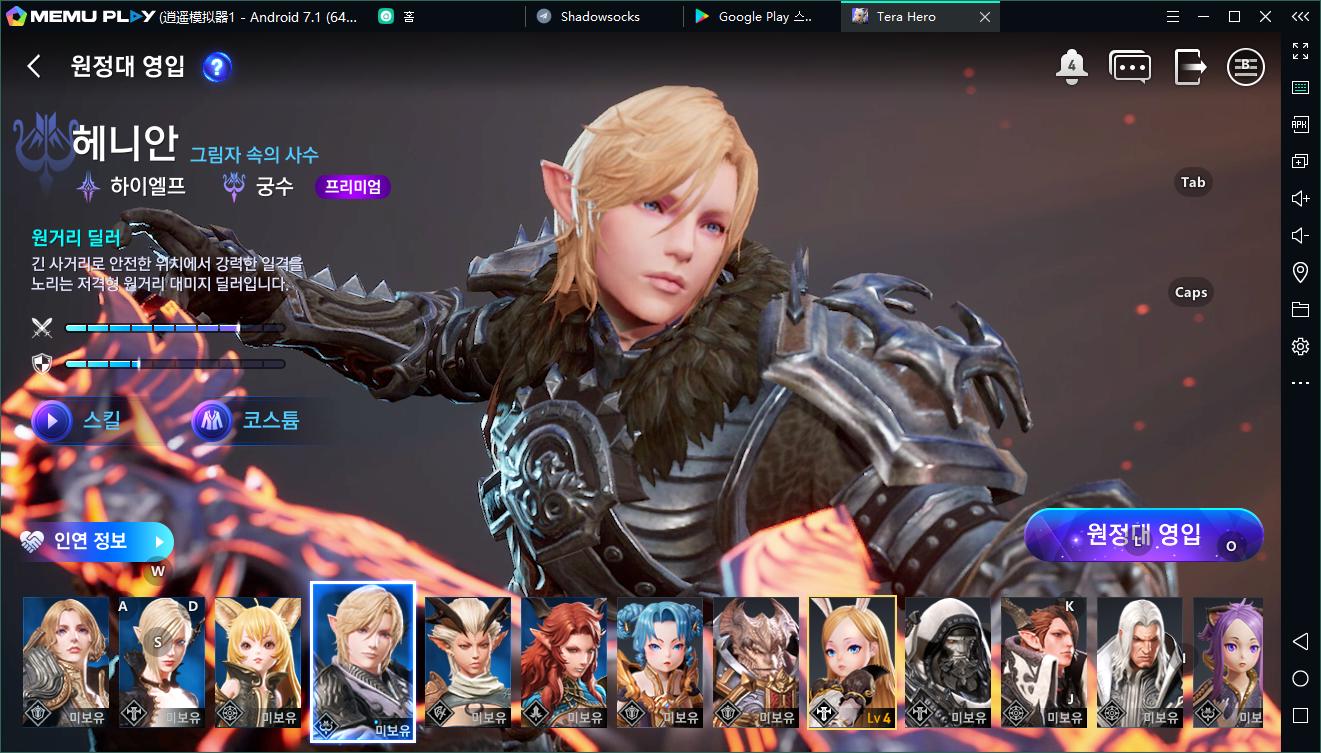Select the blue-haired girl hero portrait
The width and height of the screenshot is (1321, 753).
pos(659,661)
